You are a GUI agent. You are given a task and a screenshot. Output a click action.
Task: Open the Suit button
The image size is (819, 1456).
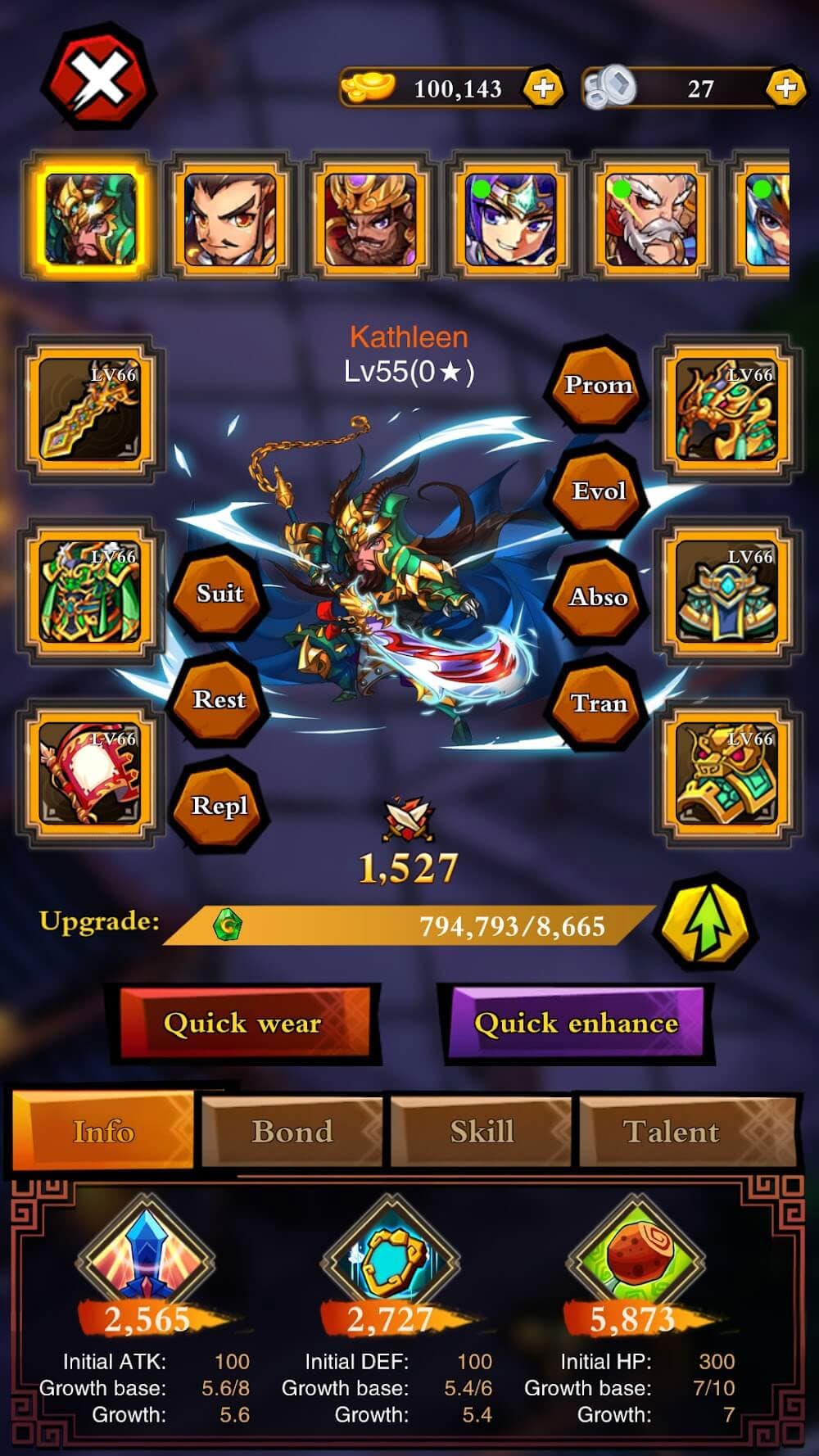[x=219, y=593]
